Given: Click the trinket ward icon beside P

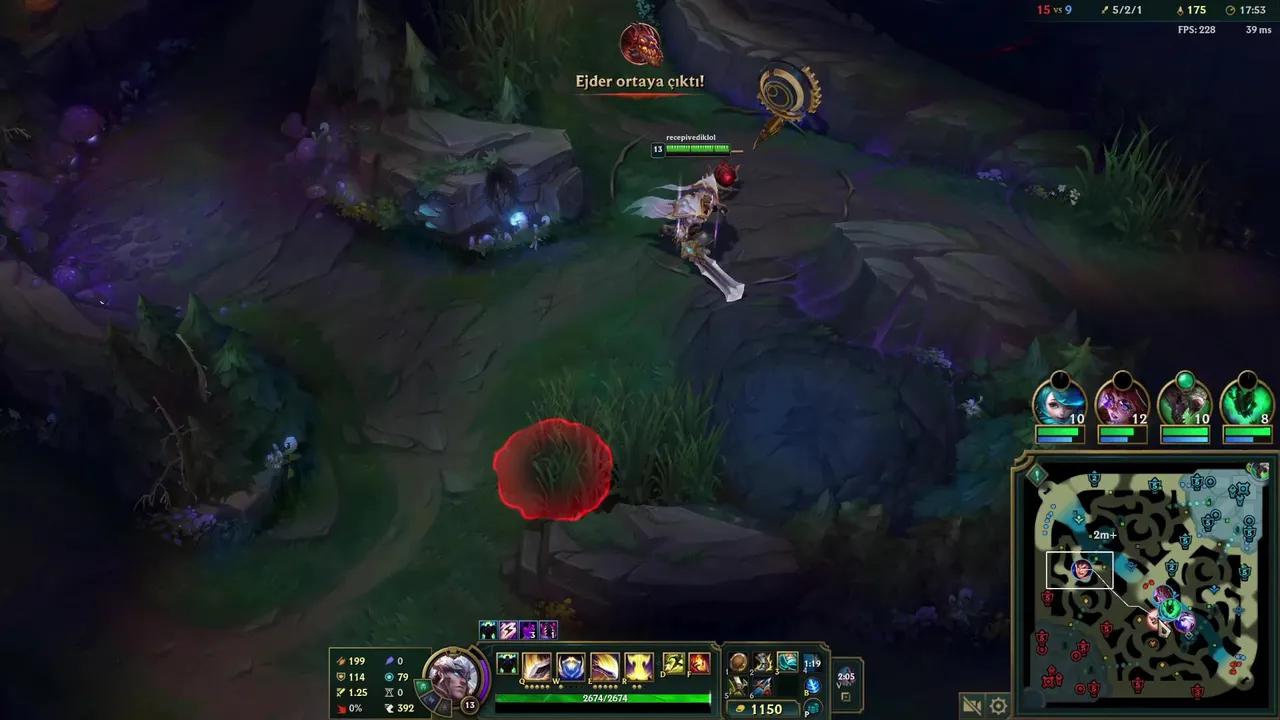Looking at the screenshot, I should [812, 706].
